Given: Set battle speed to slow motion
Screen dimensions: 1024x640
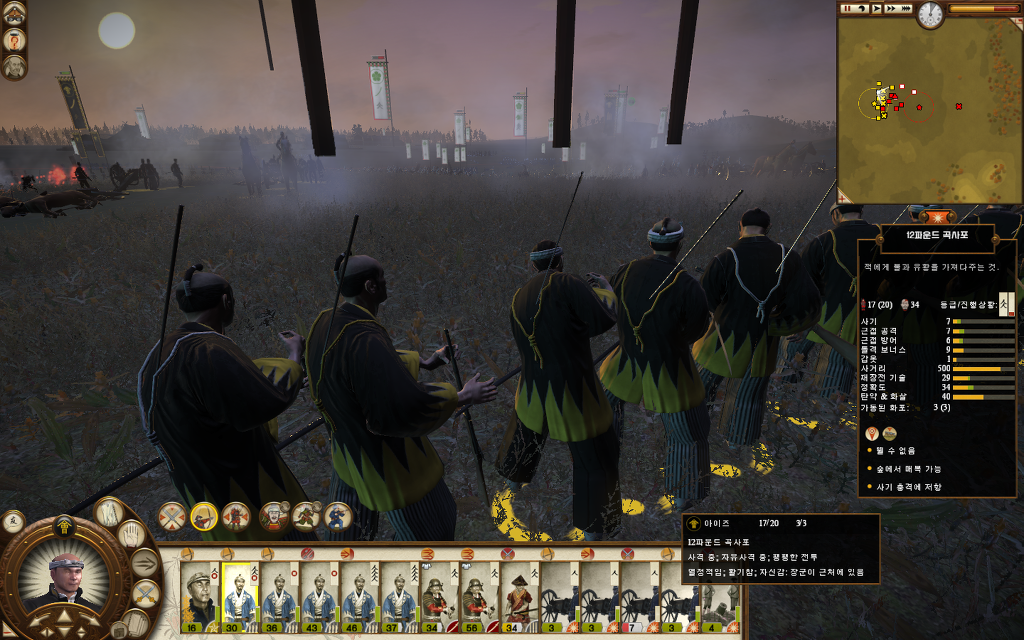Looking at the screenshot, I should coord(862,9).
